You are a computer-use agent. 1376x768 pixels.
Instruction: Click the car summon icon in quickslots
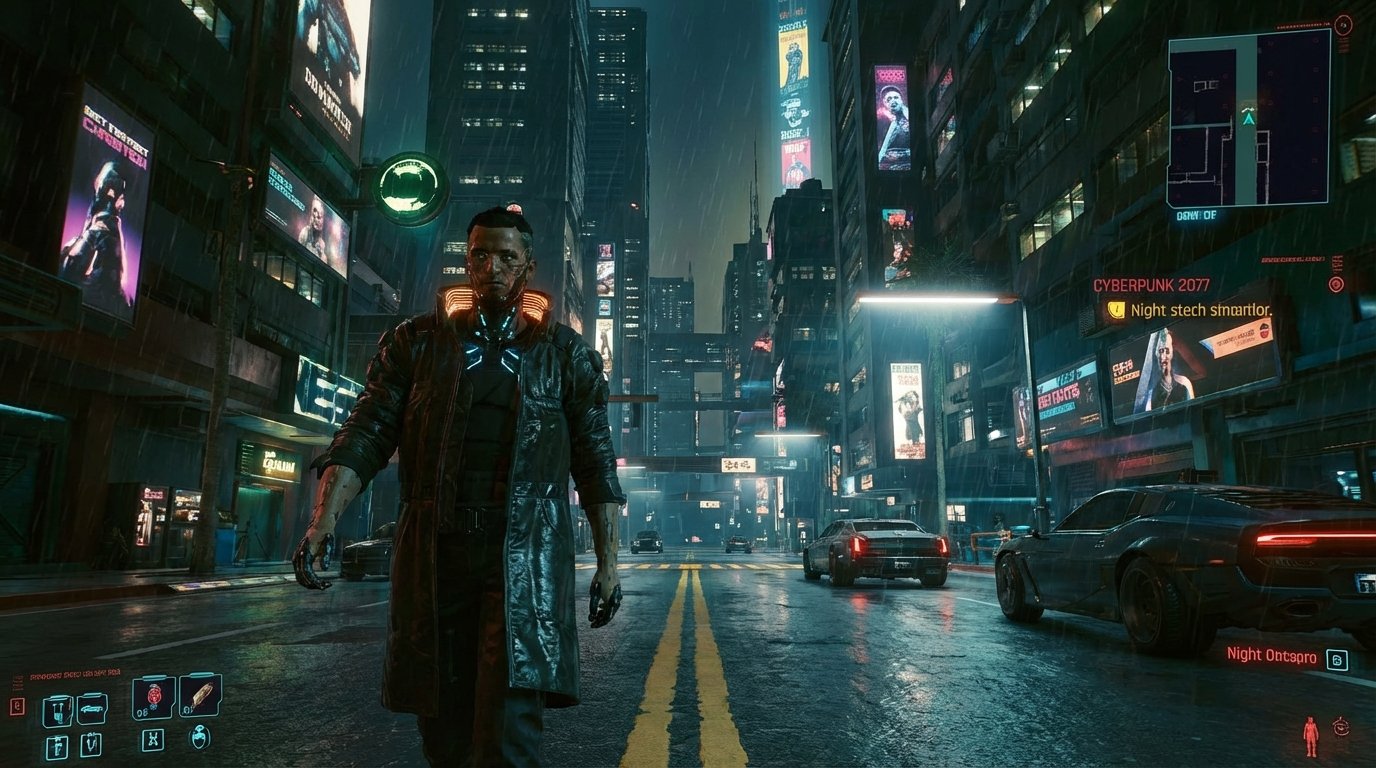(x=93, y=710)
